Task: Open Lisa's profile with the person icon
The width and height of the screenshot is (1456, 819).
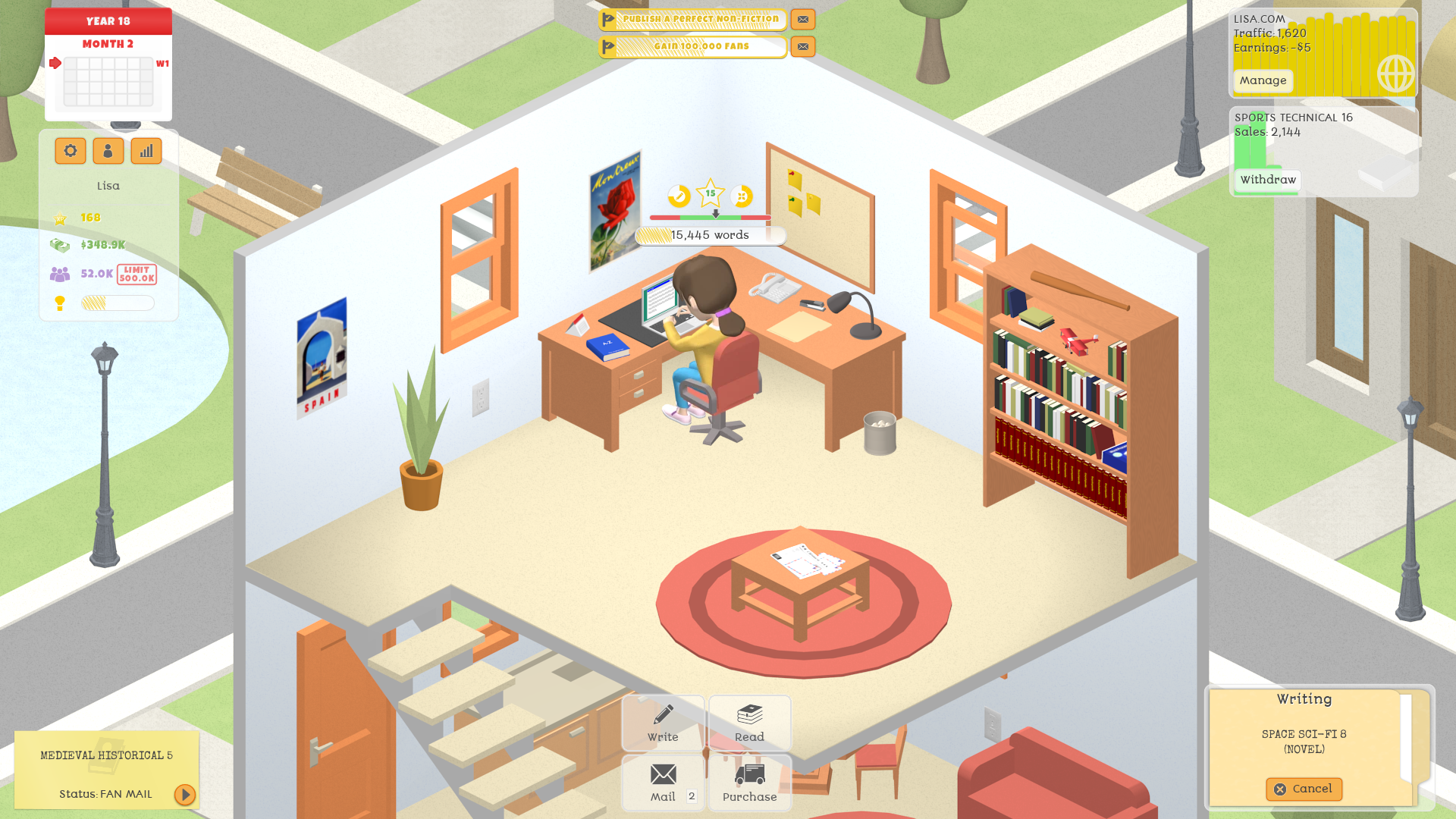Action: (108, 150)
